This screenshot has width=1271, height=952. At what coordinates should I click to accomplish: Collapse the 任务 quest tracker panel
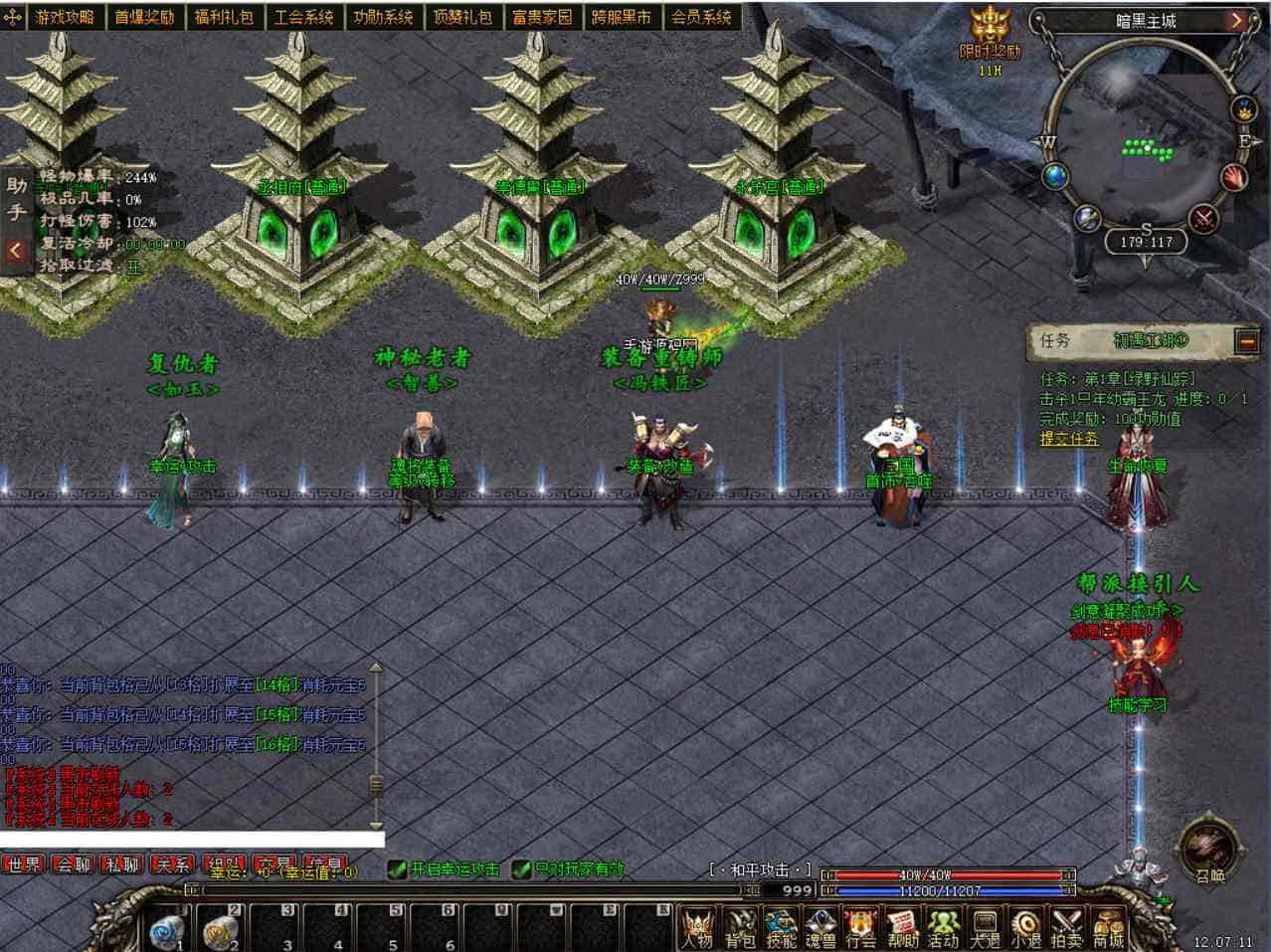point(1247,341)
